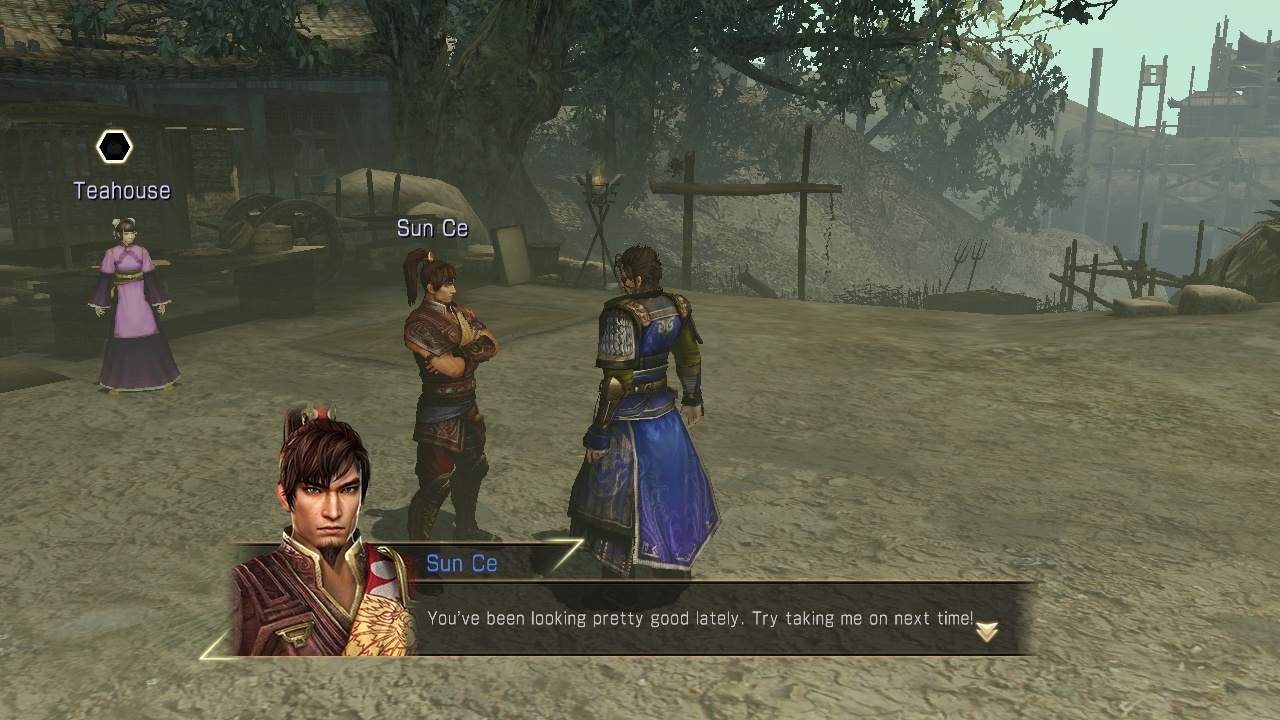Select the Teahouse hexagon marker
Viewport: 1280px width, 720px height.
(114, 148)
